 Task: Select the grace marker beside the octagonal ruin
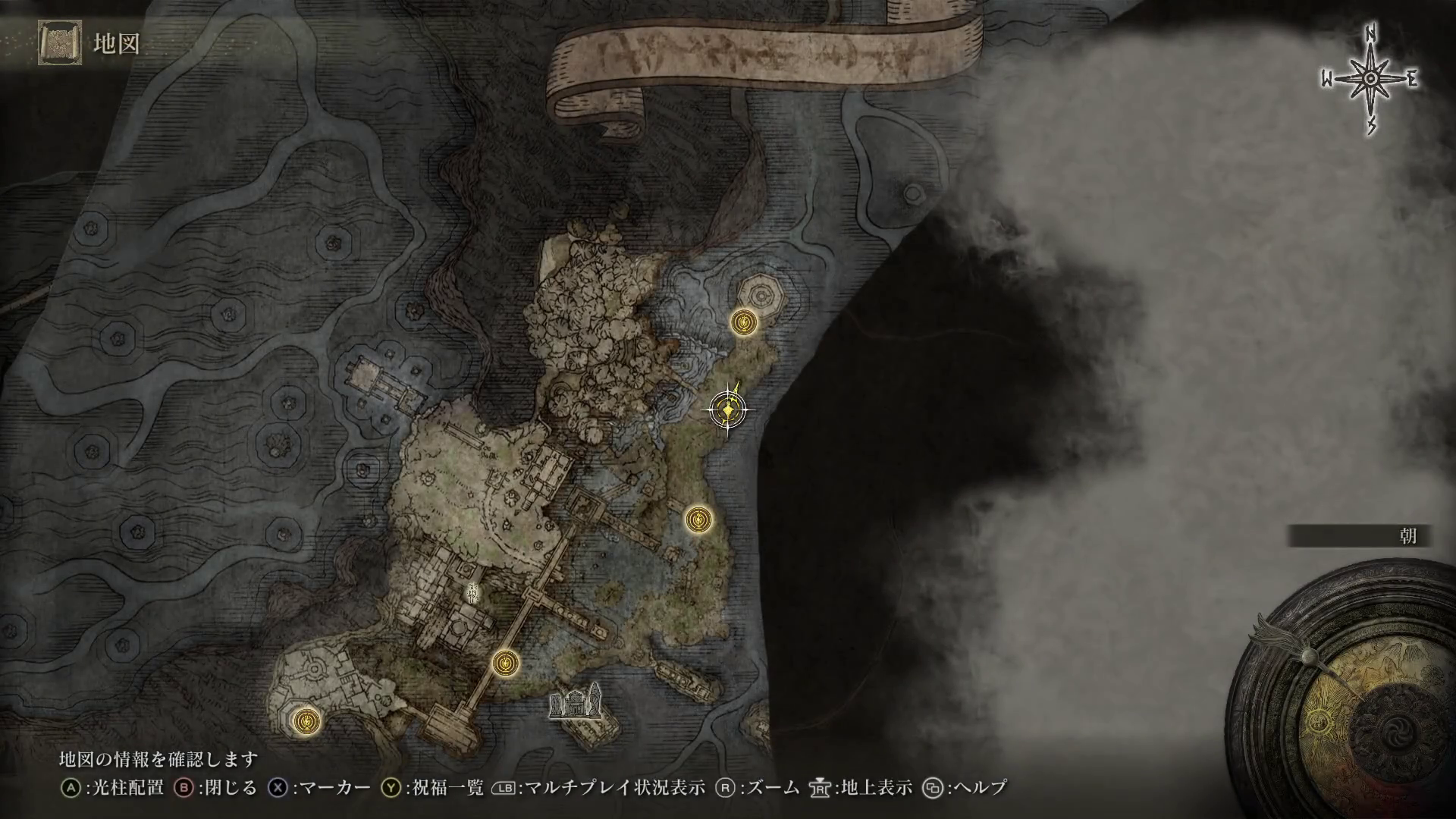[745, 322]
